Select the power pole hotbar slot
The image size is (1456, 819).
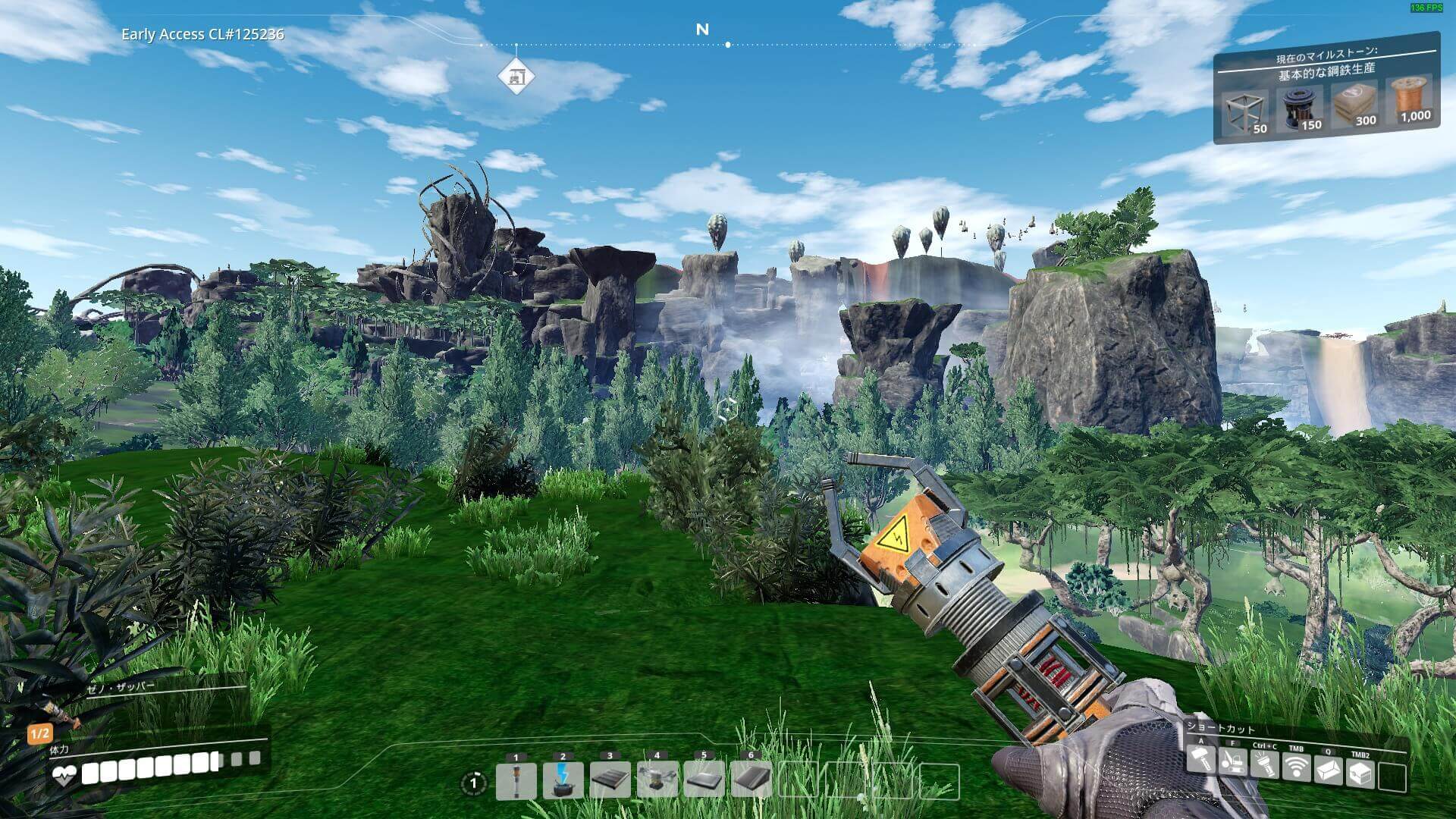[x=516, y=782]
